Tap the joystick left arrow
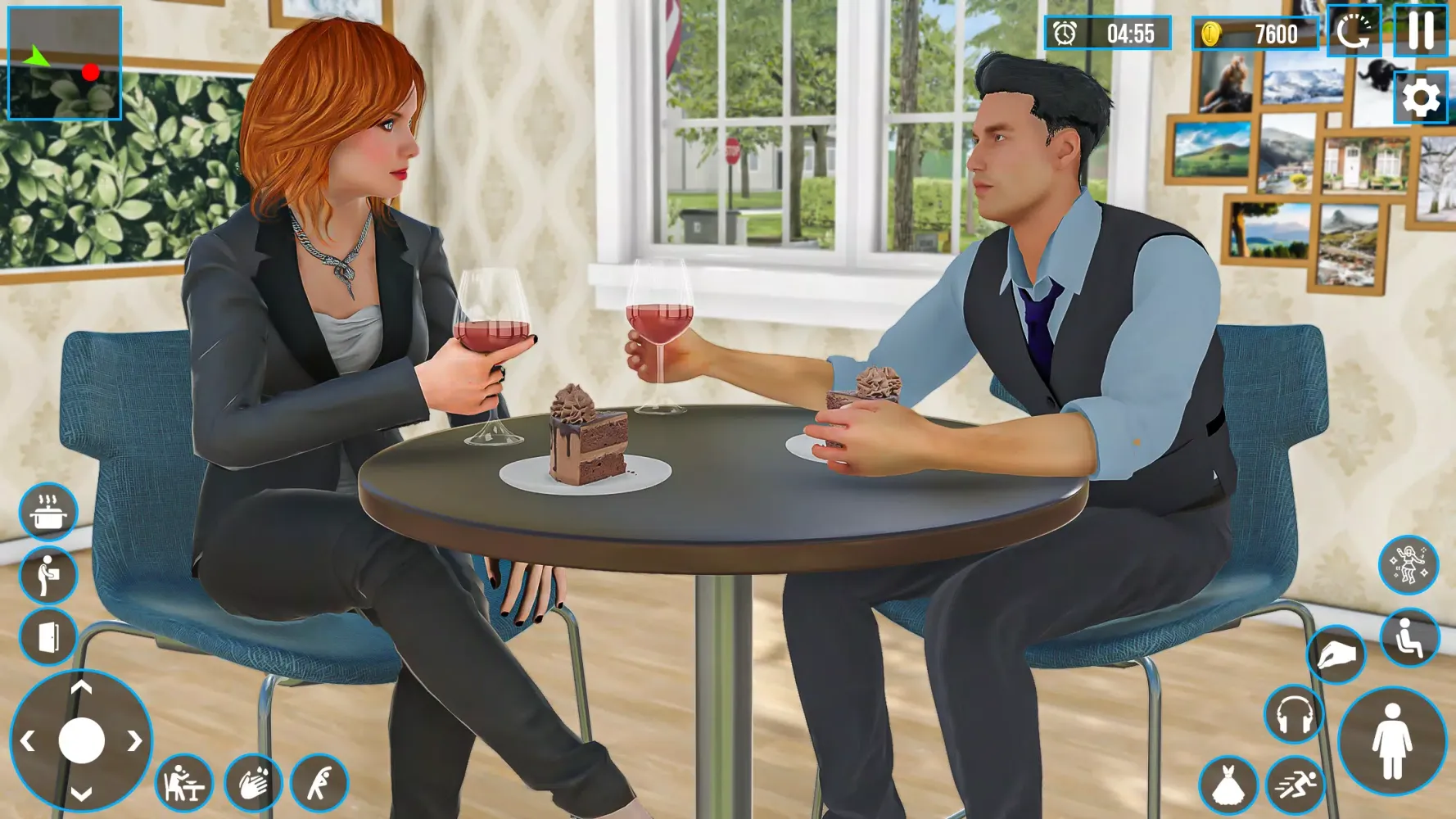 [x=28, y=741]
